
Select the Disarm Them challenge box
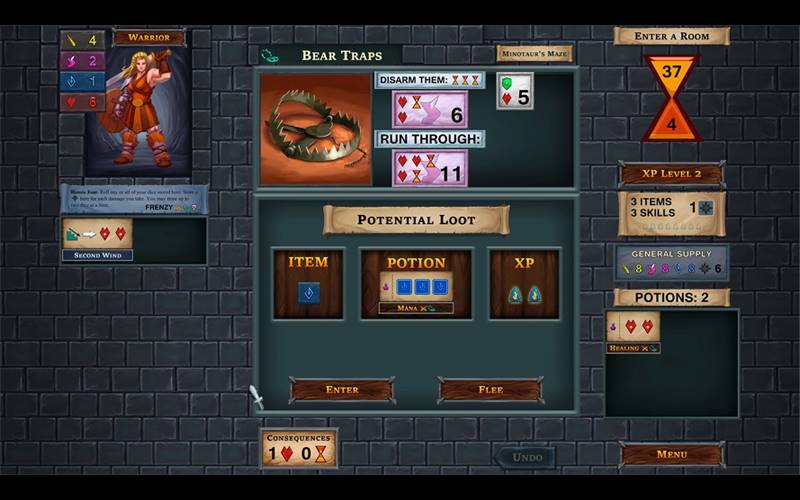click(x=430, y=109)
